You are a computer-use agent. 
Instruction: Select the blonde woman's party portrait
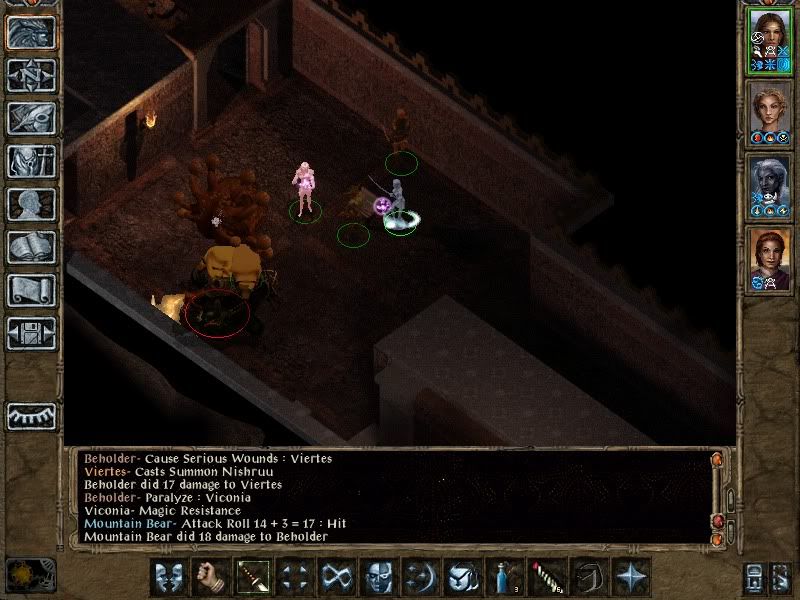click(769, 113)
